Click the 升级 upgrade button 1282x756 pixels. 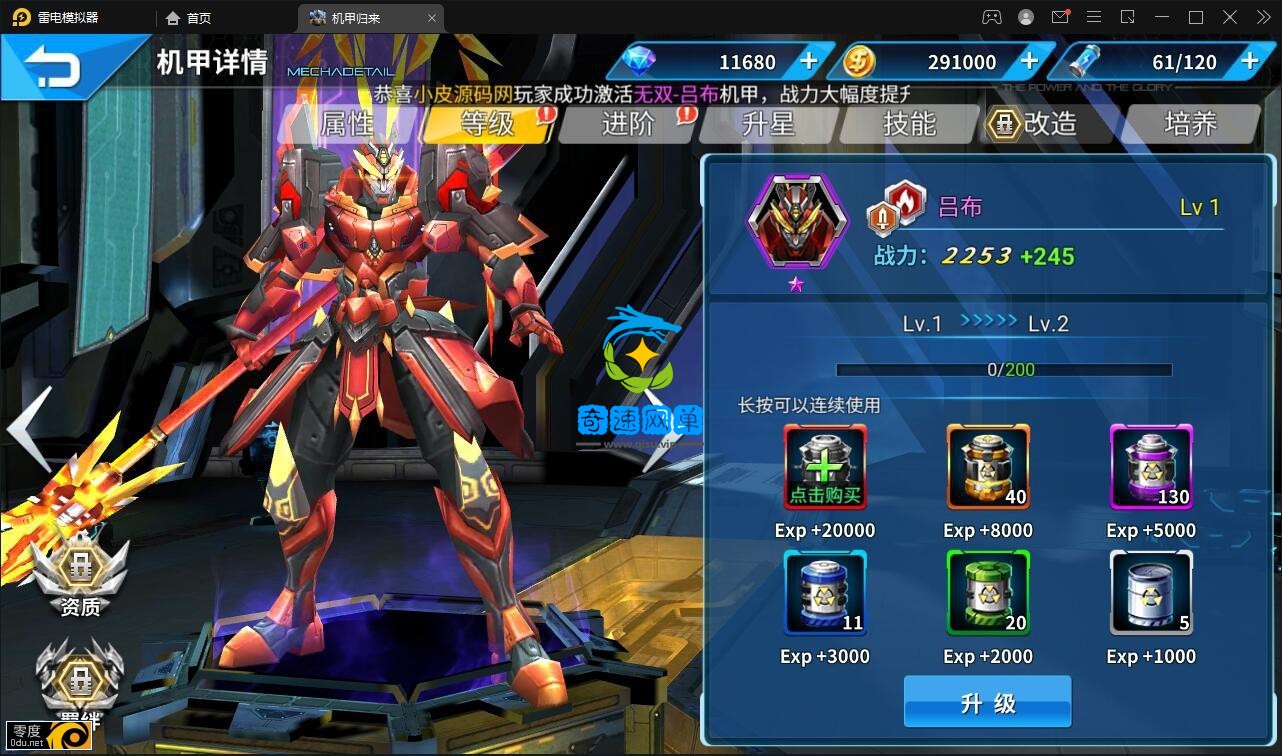(x=987, y=702)
